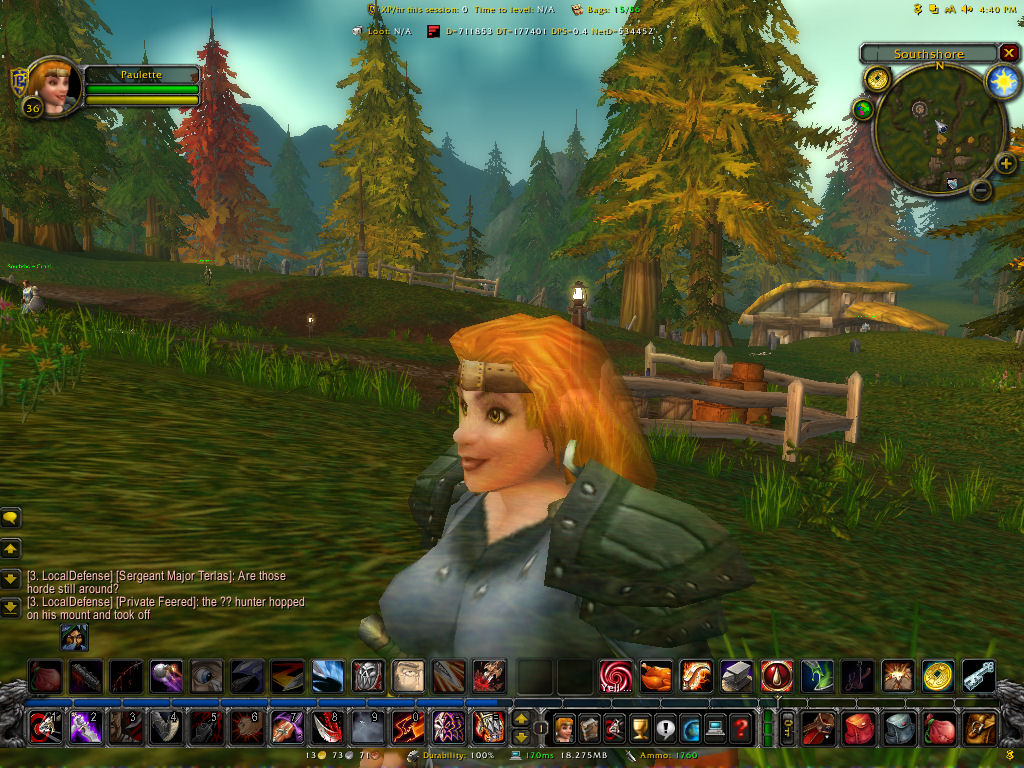Open the world globe micro button
This screenshot has height=768, width=1024.
click(690, 727)
